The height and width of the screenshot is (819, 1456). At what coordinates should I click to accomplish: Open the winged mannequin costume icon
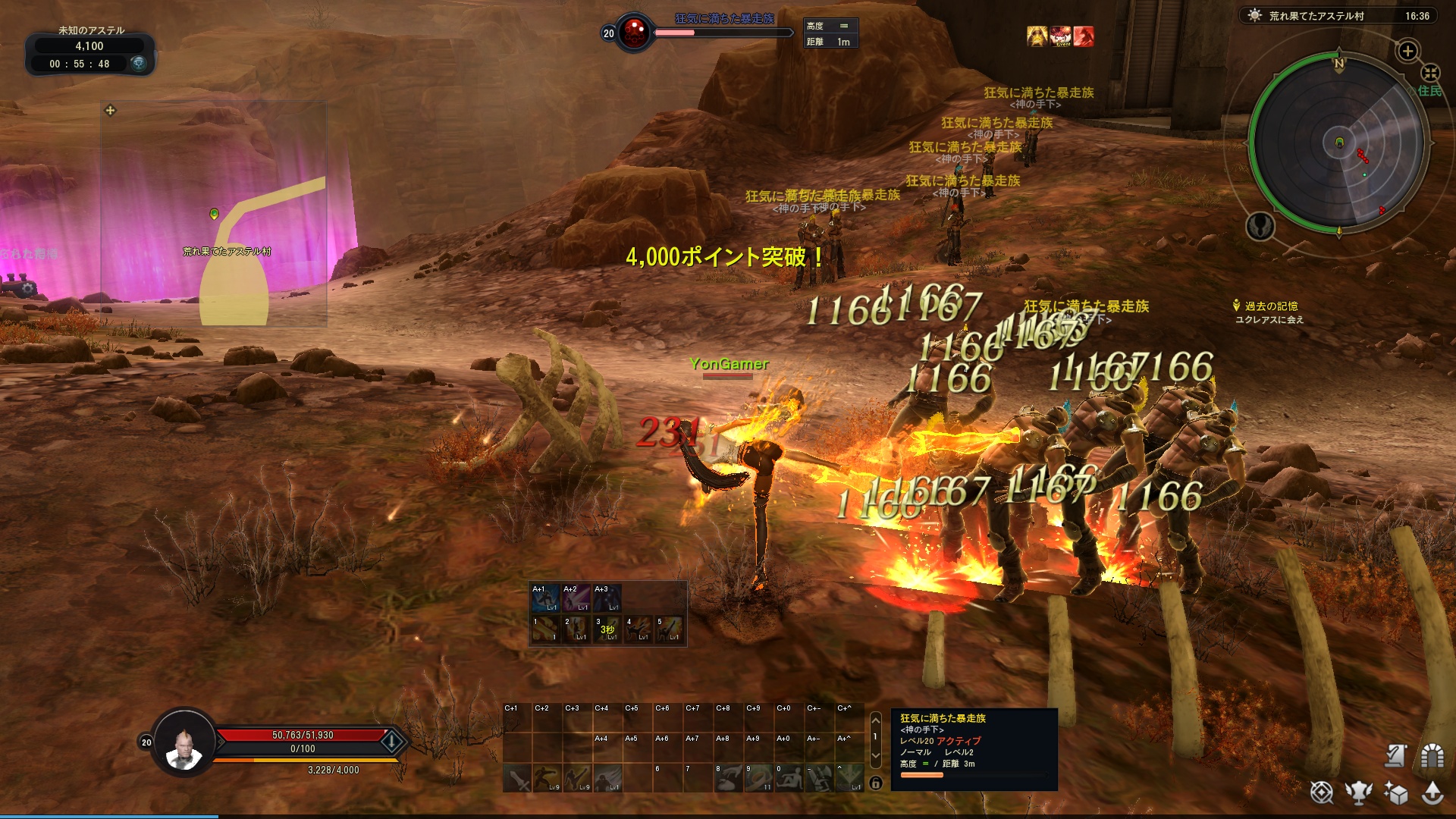click(1359, 792)
